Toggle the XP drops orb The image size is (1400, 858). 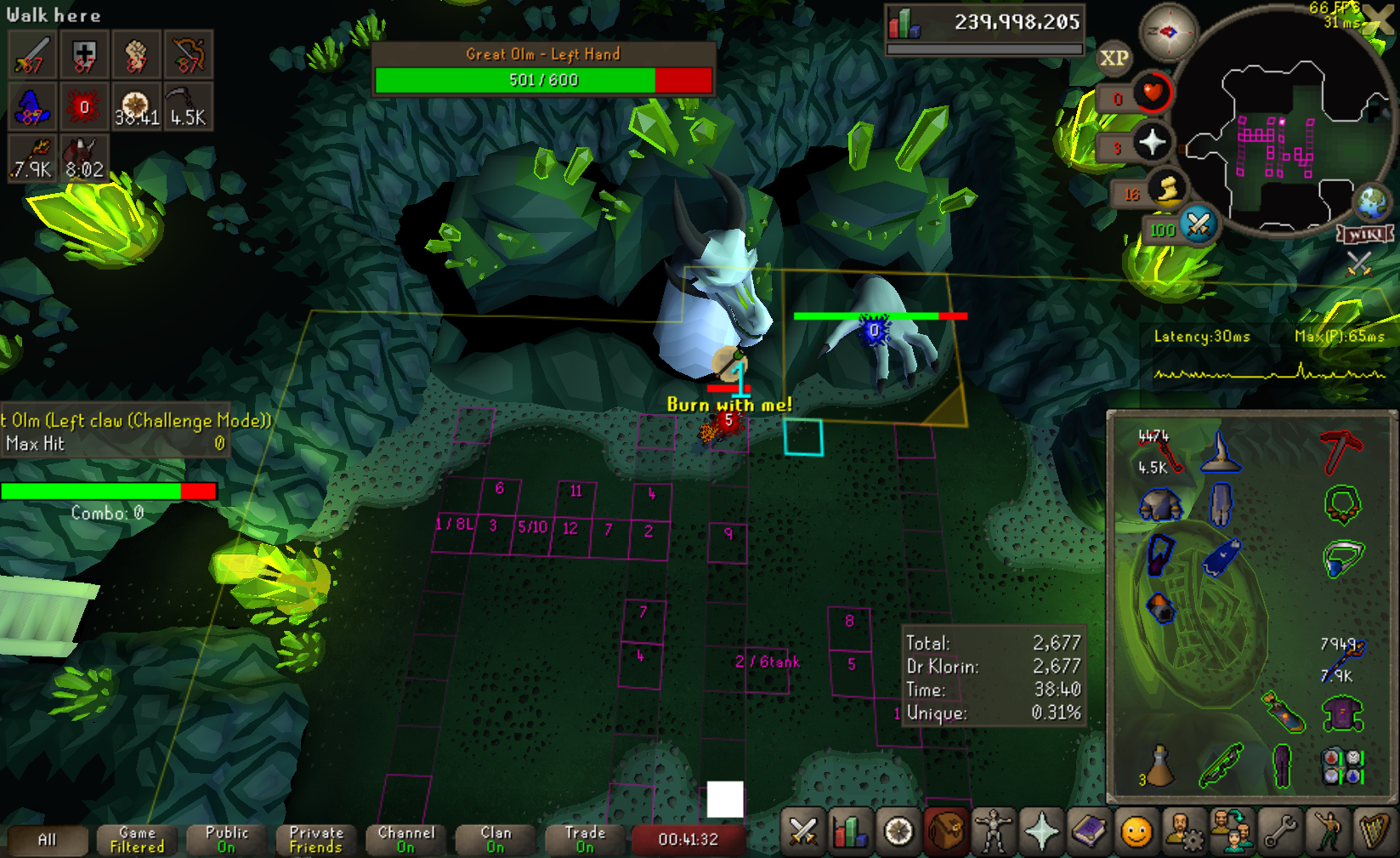[1114, 58]
